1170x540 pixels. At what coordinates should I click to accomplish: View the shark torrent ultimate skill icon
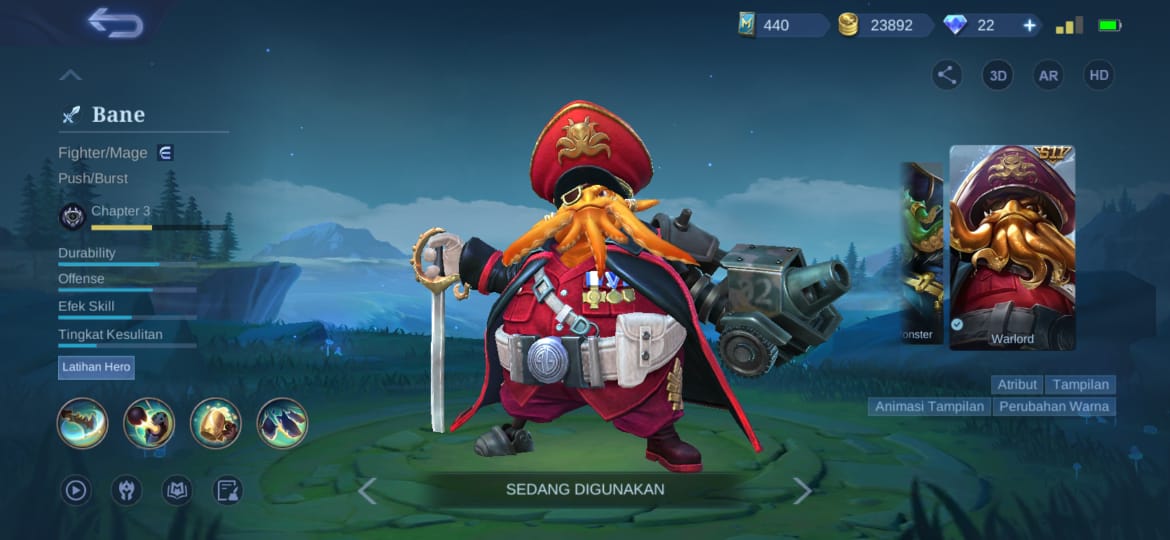(282, 423)
